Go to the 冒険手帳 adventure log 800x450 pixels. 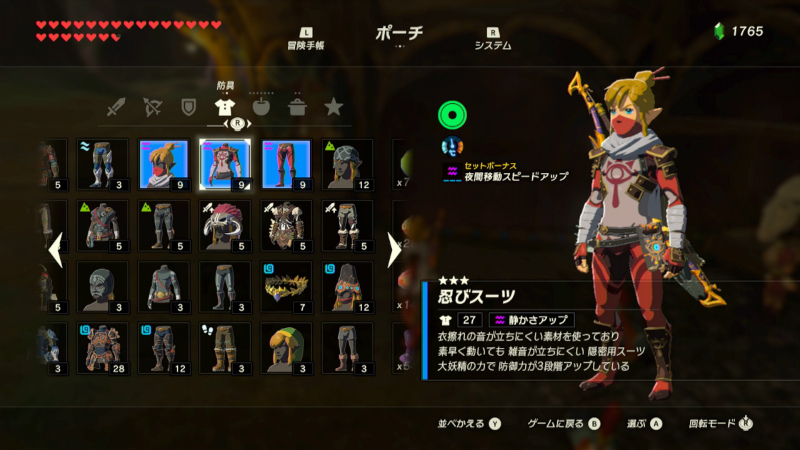point(303,39)
